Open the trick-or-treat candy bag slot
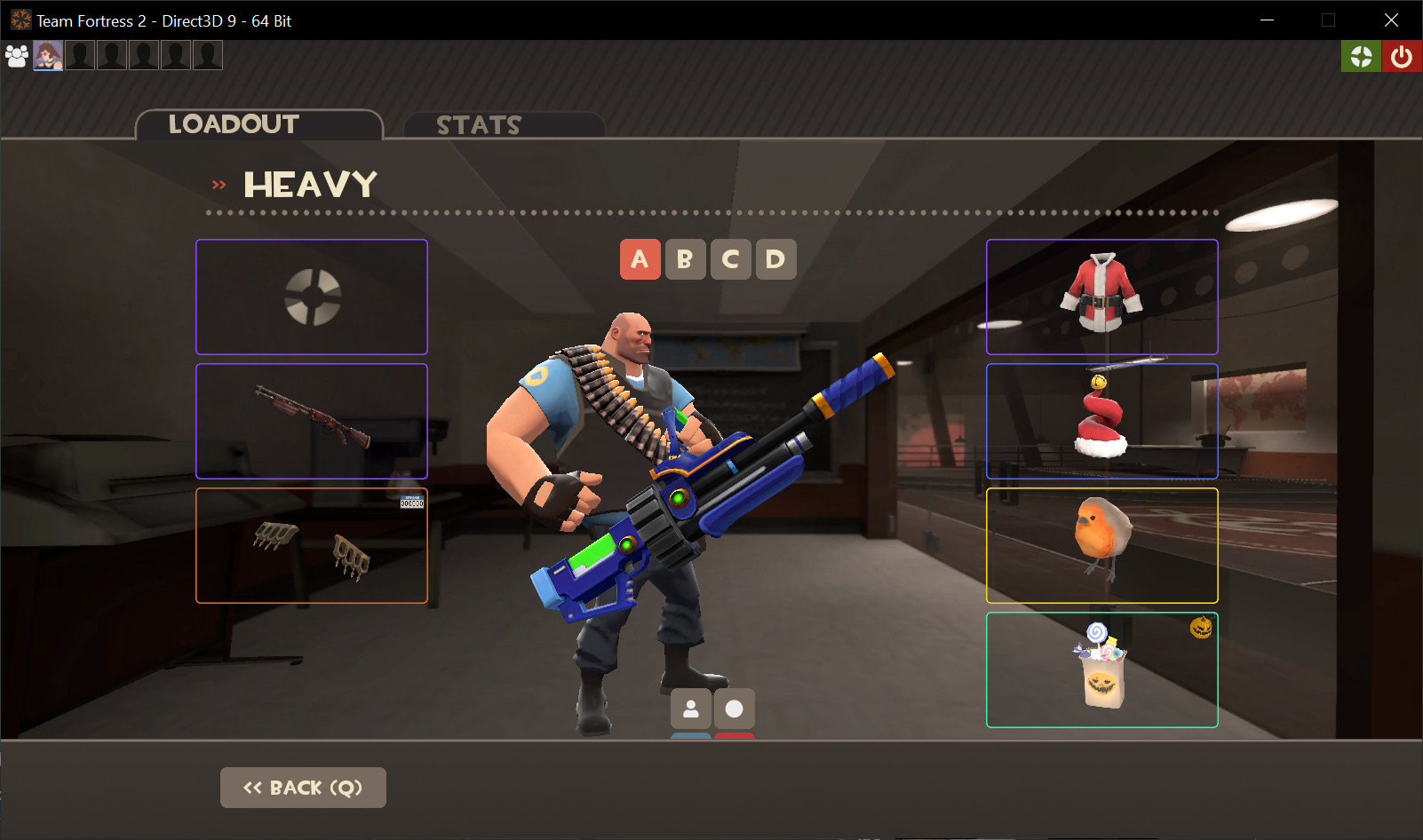This screenshot has height=840, width=1423. pos(1101,670)
